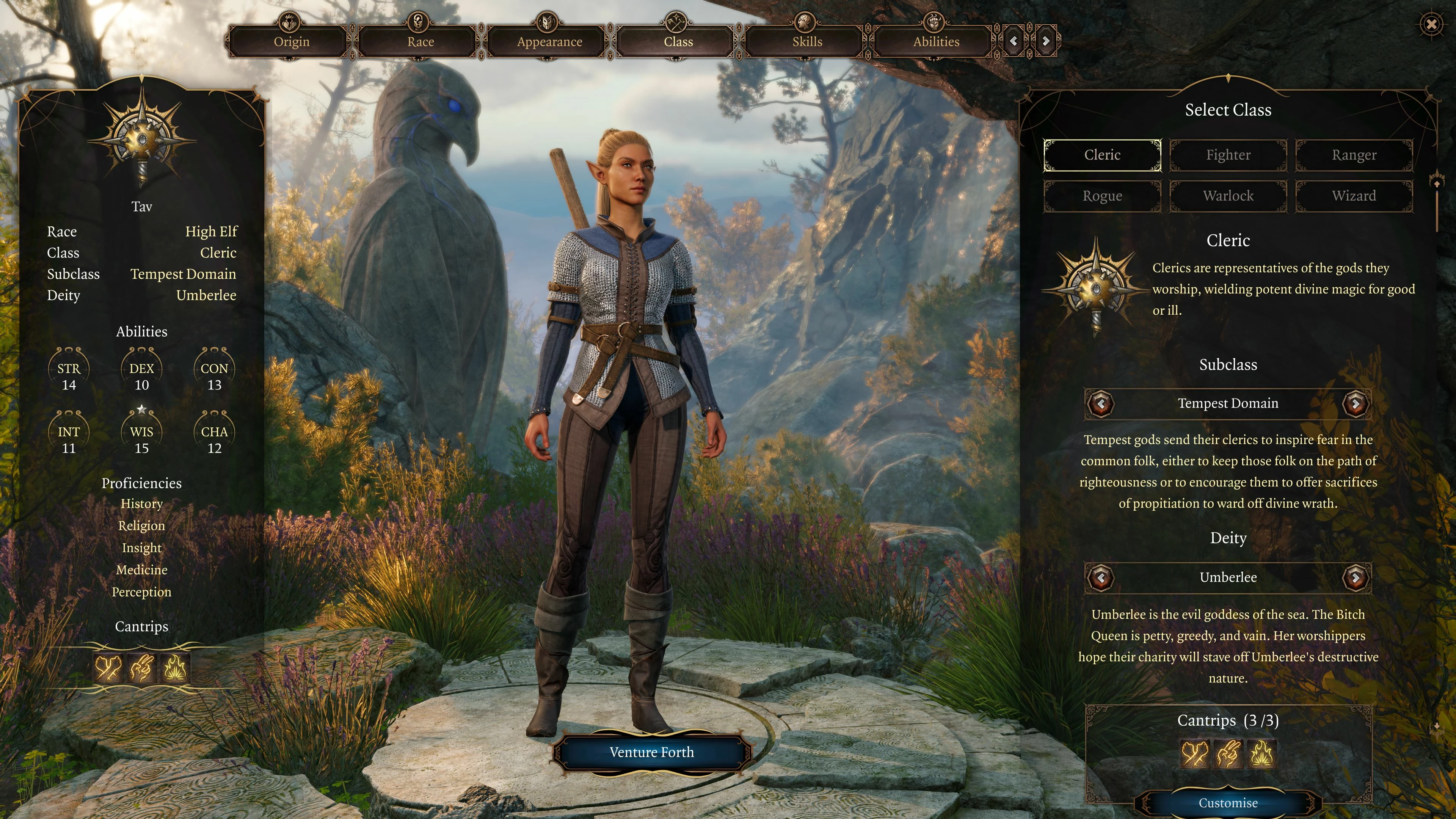Select the Rogue class
The image size is (1456, 819).
pos(1102,196)
